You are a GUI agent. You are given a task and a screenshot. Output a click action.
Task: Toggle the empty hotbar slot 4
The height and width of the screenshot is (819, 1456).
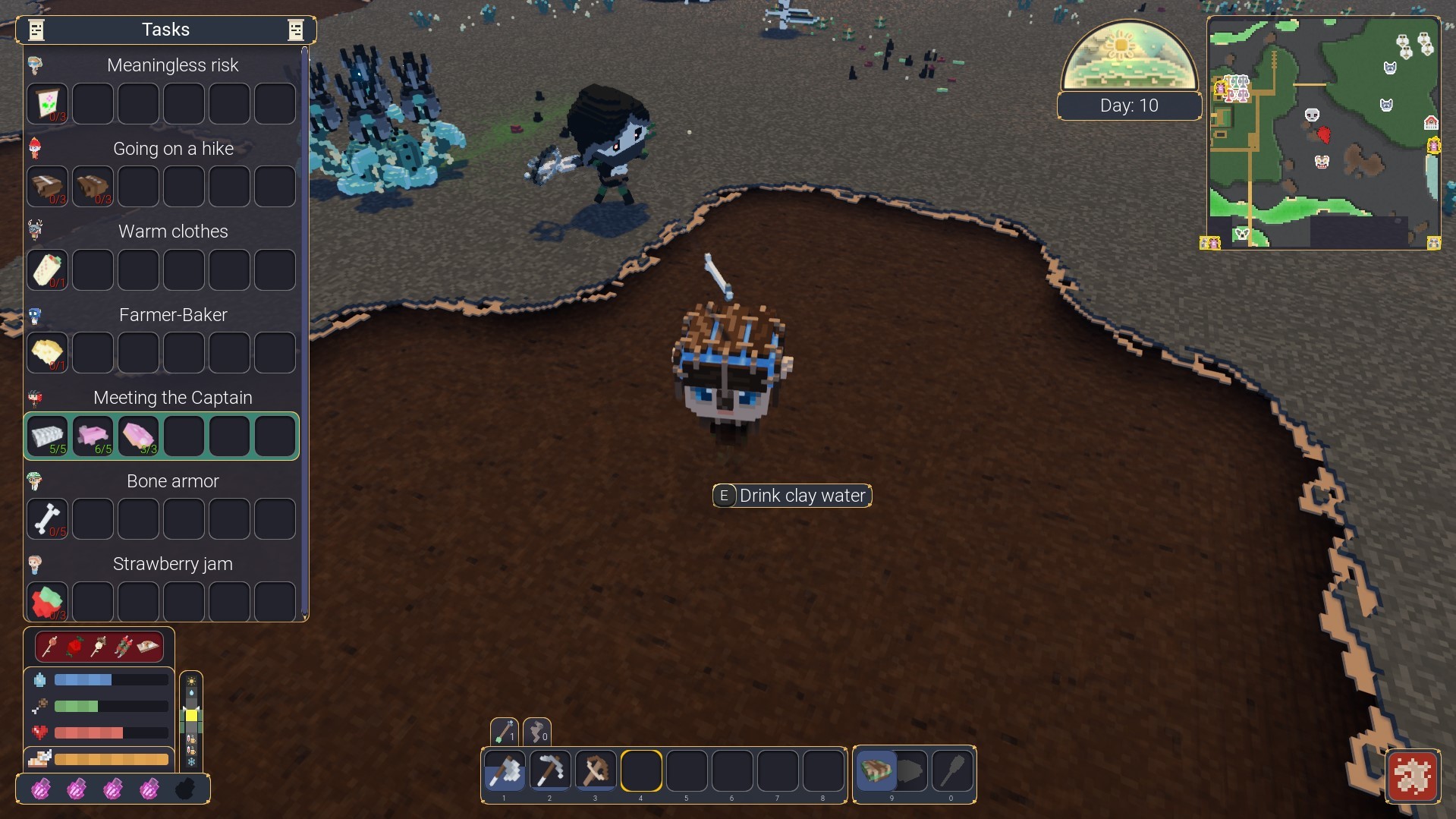tap(641, 771)
